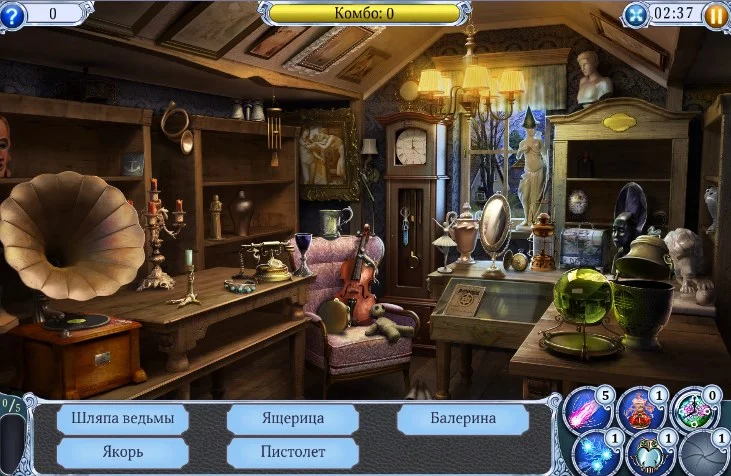Screen dimensions: 731x476
Task: Choose the 'Ящерица' list entry
Action: coord(292,418)
